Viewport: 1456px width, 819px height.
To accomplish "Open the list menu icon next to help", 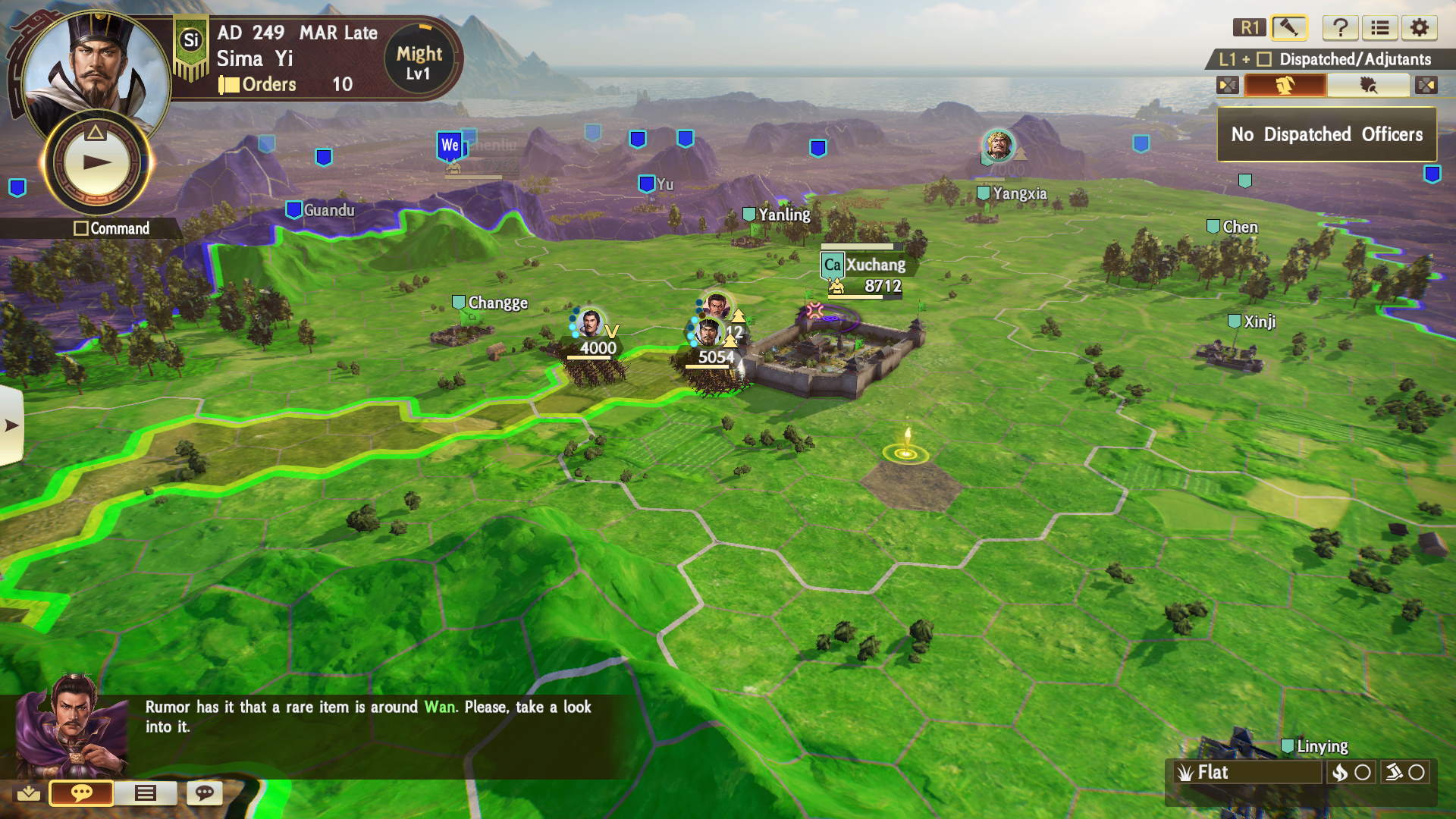I will coord(1381,28).
